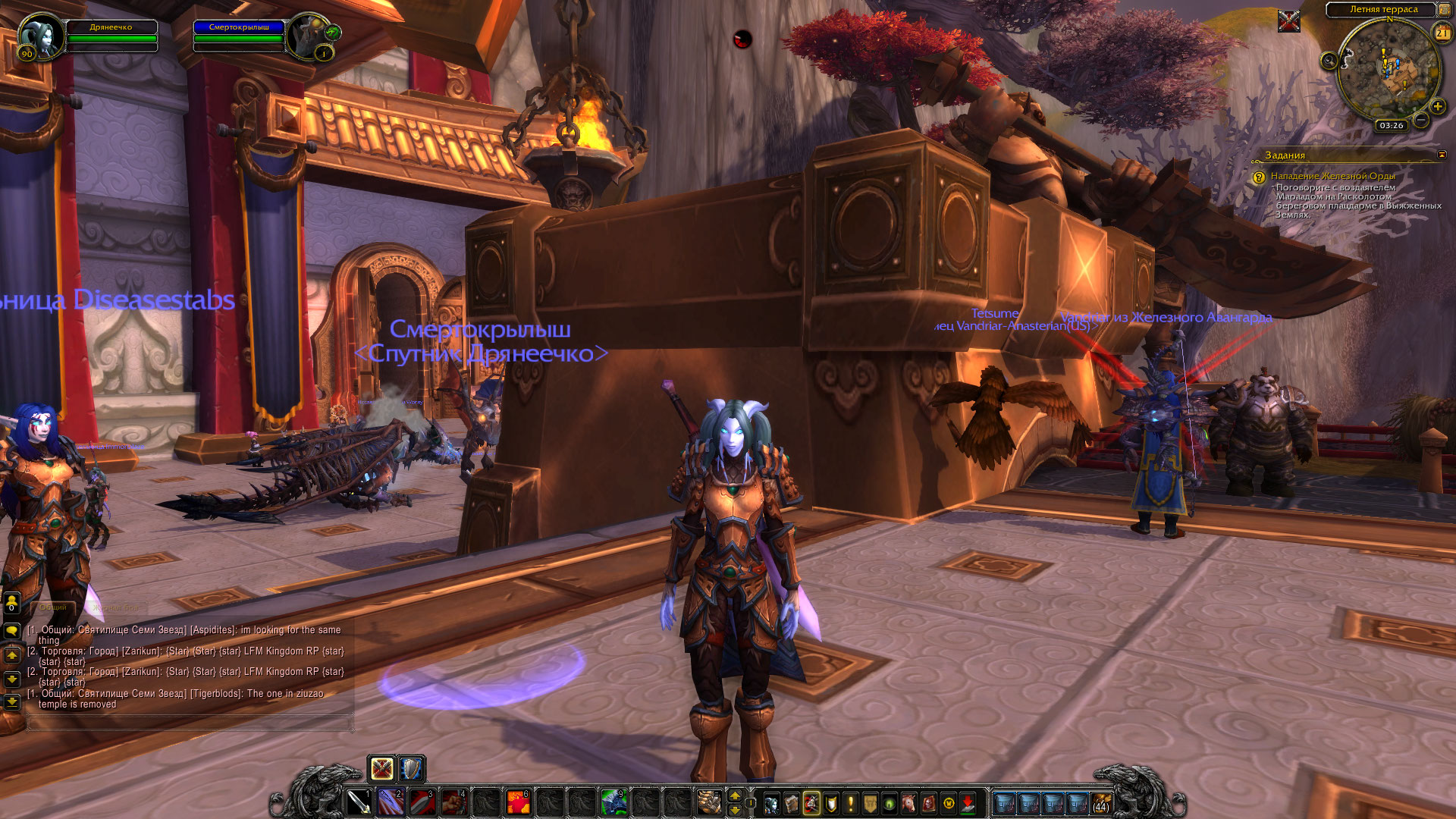Open the minimap tracking magnifier button
Viewport: 1456px width, 819px height.
click(1329, 61)
